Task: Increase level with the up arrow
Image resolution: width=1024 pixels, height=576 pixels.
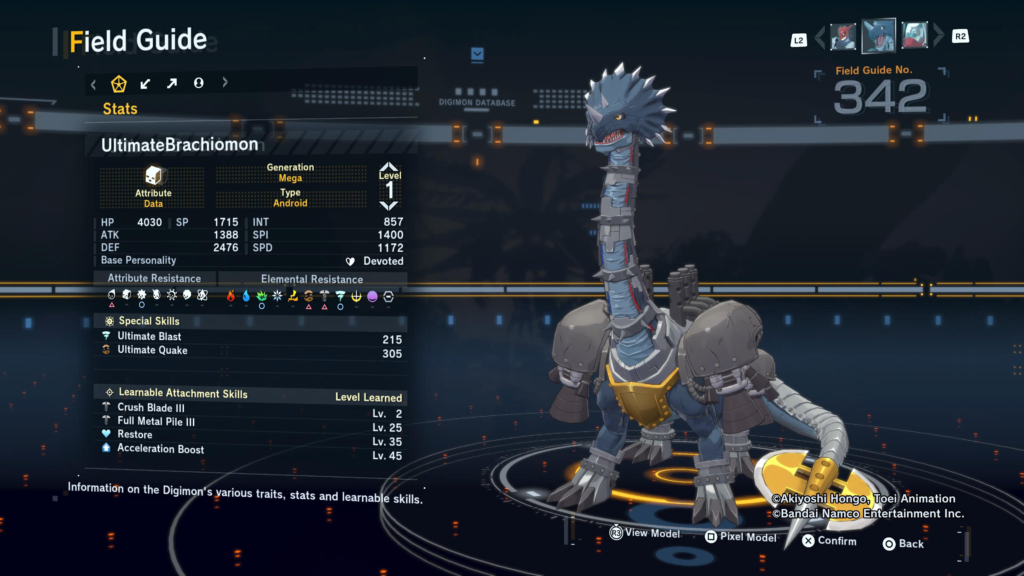Action: click(x=389, y=168)
